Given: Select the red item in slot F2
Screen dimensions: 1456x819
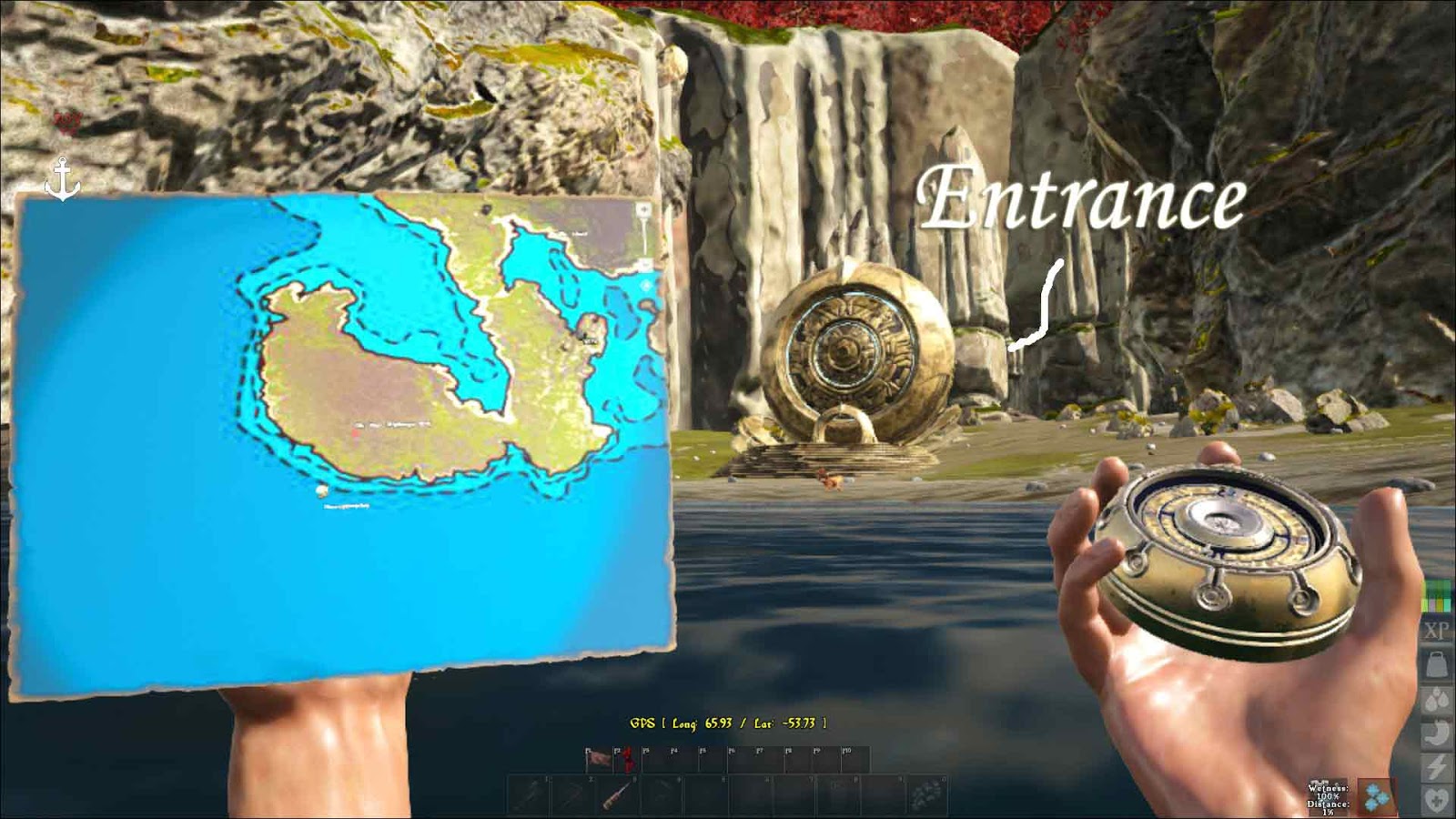Looking at the screenshot, I should click(627, 760).
